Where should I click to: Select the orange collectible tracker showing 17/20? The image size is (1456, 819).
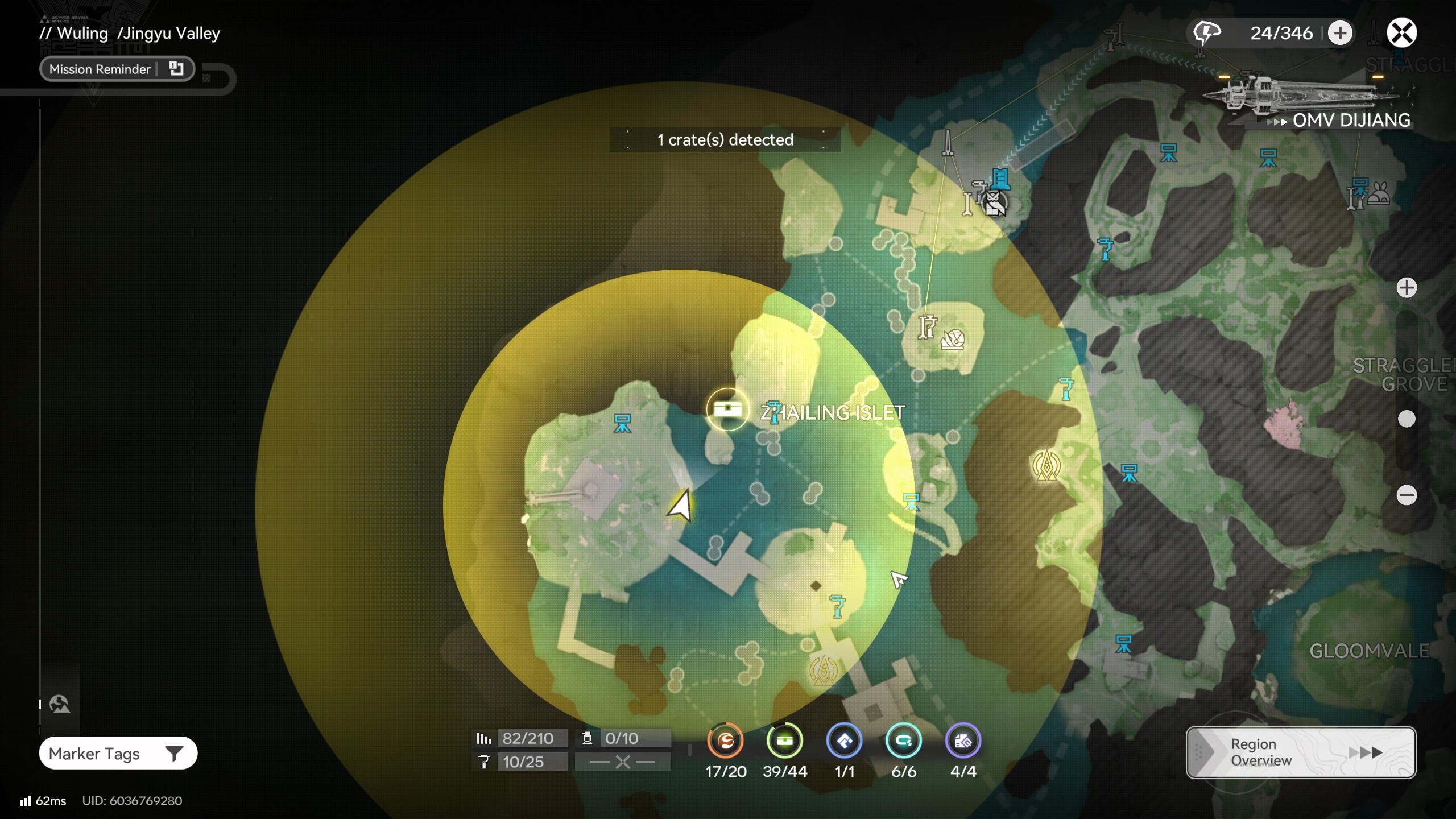click(725, 741)
